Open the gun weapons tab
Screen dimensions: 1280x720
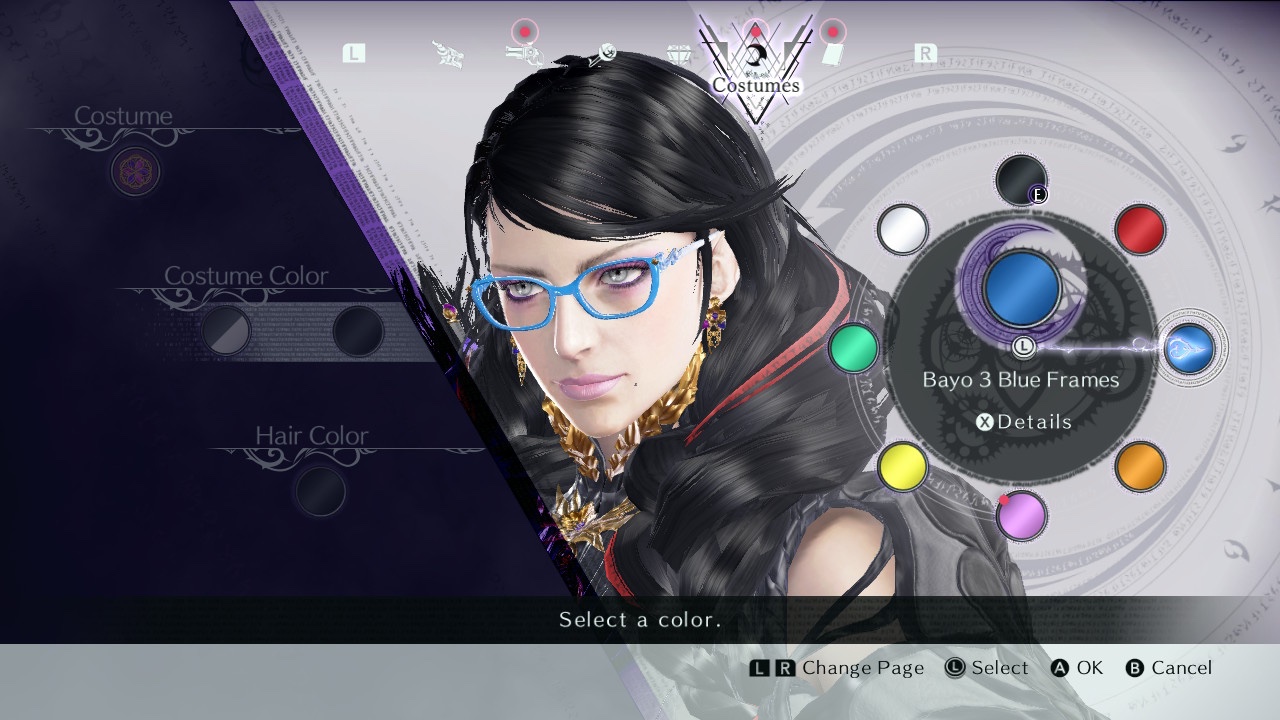(525, 54)
